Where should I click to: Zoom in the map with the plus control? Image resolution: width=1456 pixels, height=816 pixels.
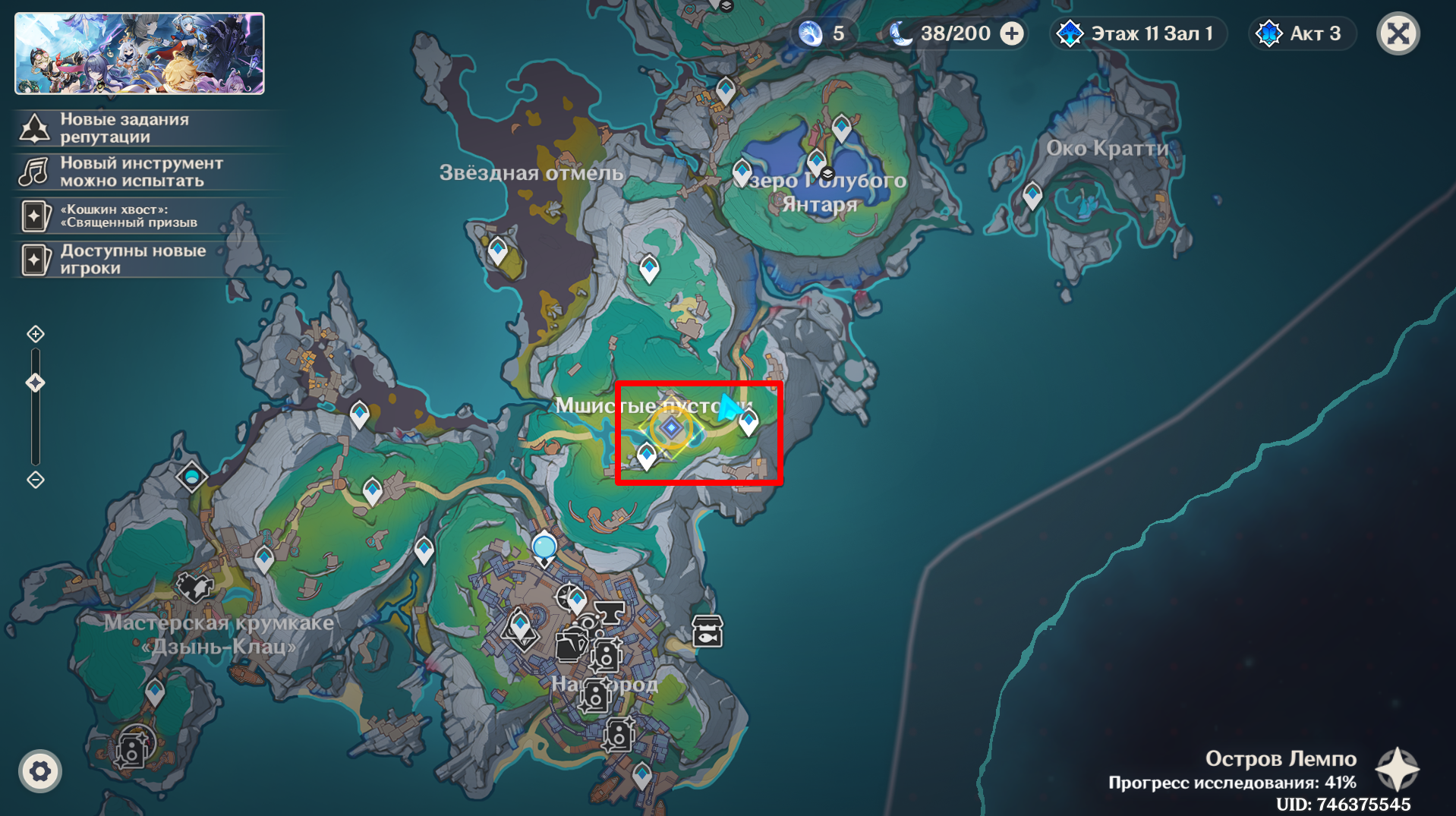click(36, 334)
